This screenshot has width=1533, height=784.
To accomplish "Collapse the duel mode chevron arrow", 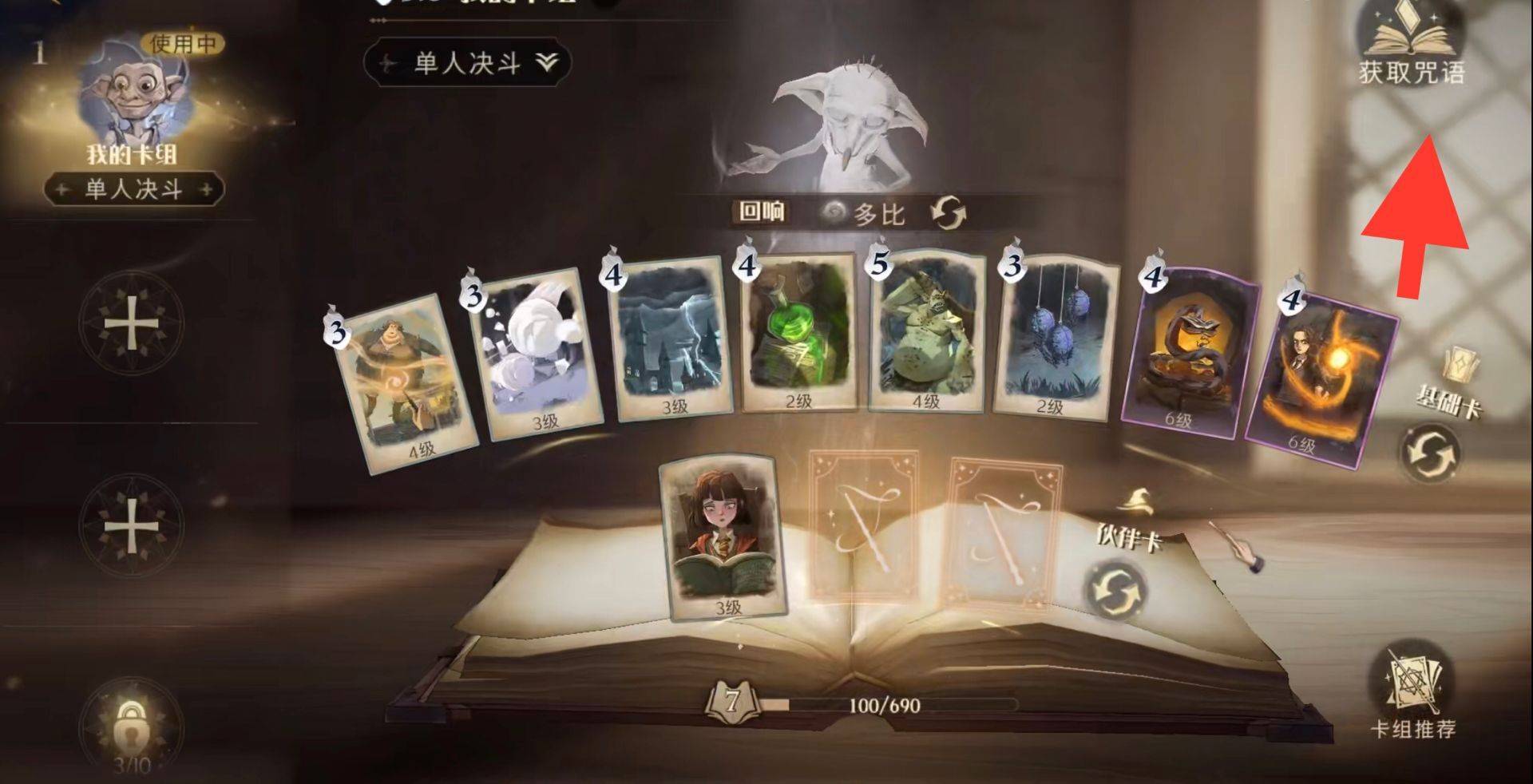I will click(548, 59).
